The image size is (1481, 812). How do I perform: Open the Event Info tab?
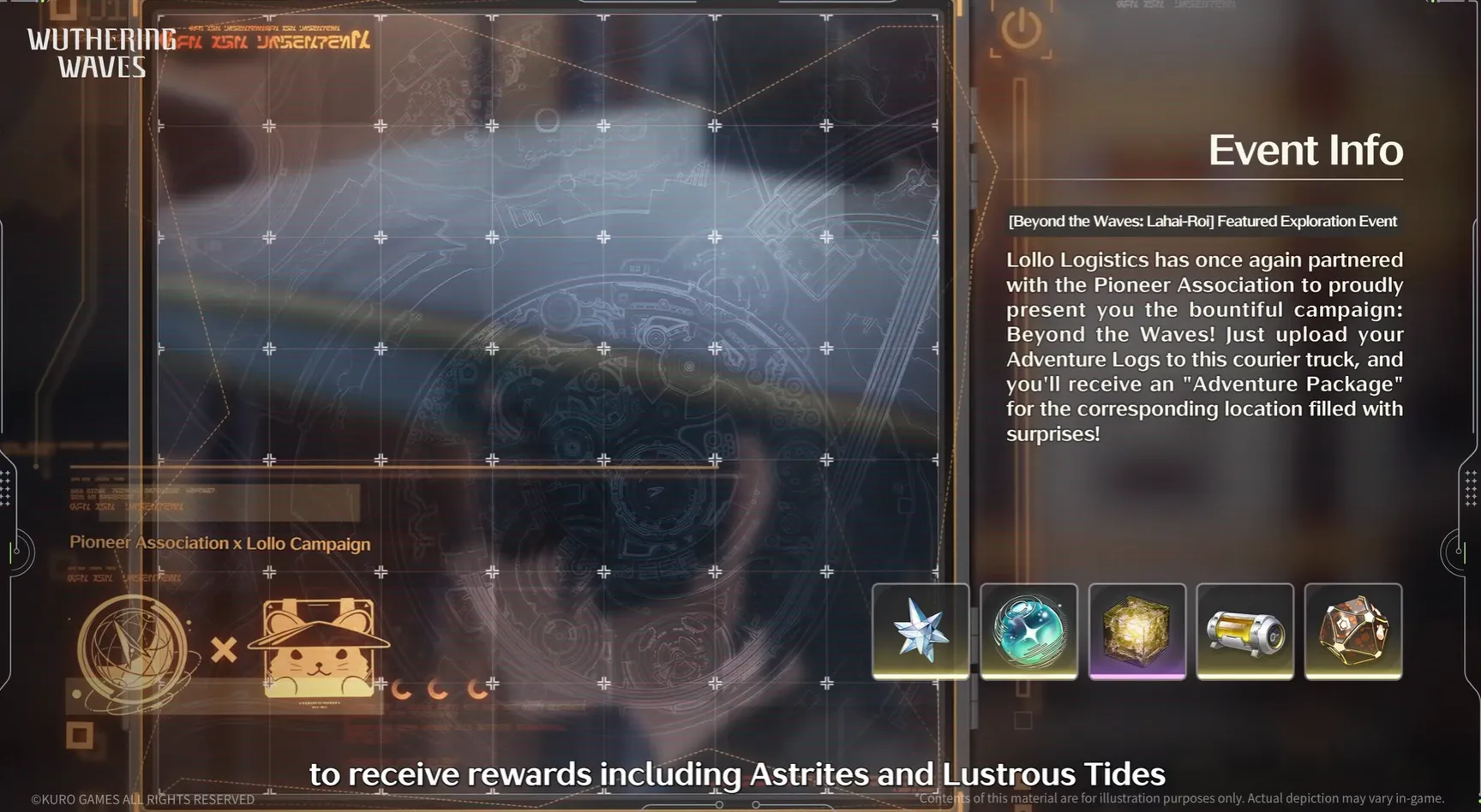point(1305,149)
